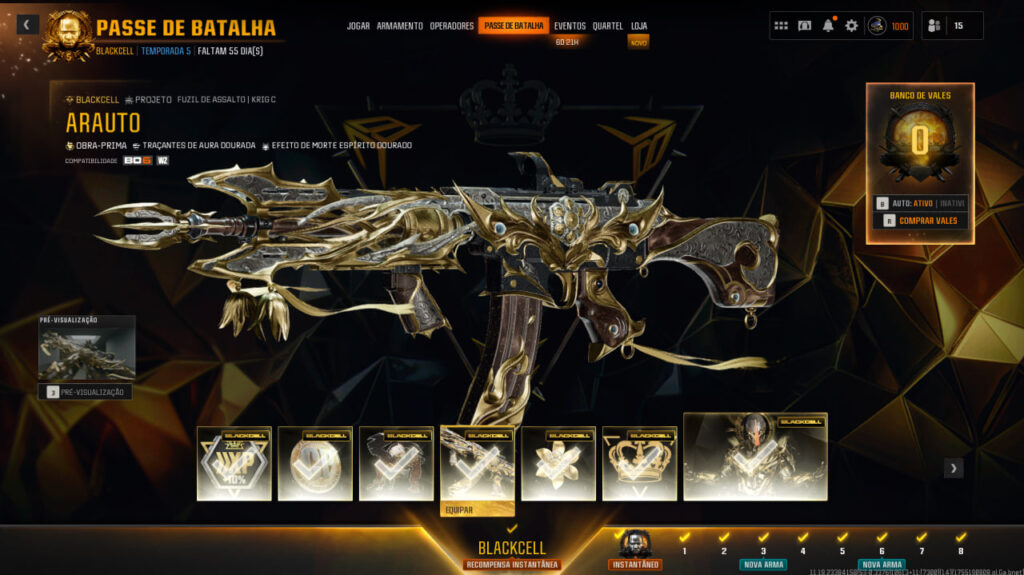
Task: Open the Operadores tab
Action: click(451, 26)
